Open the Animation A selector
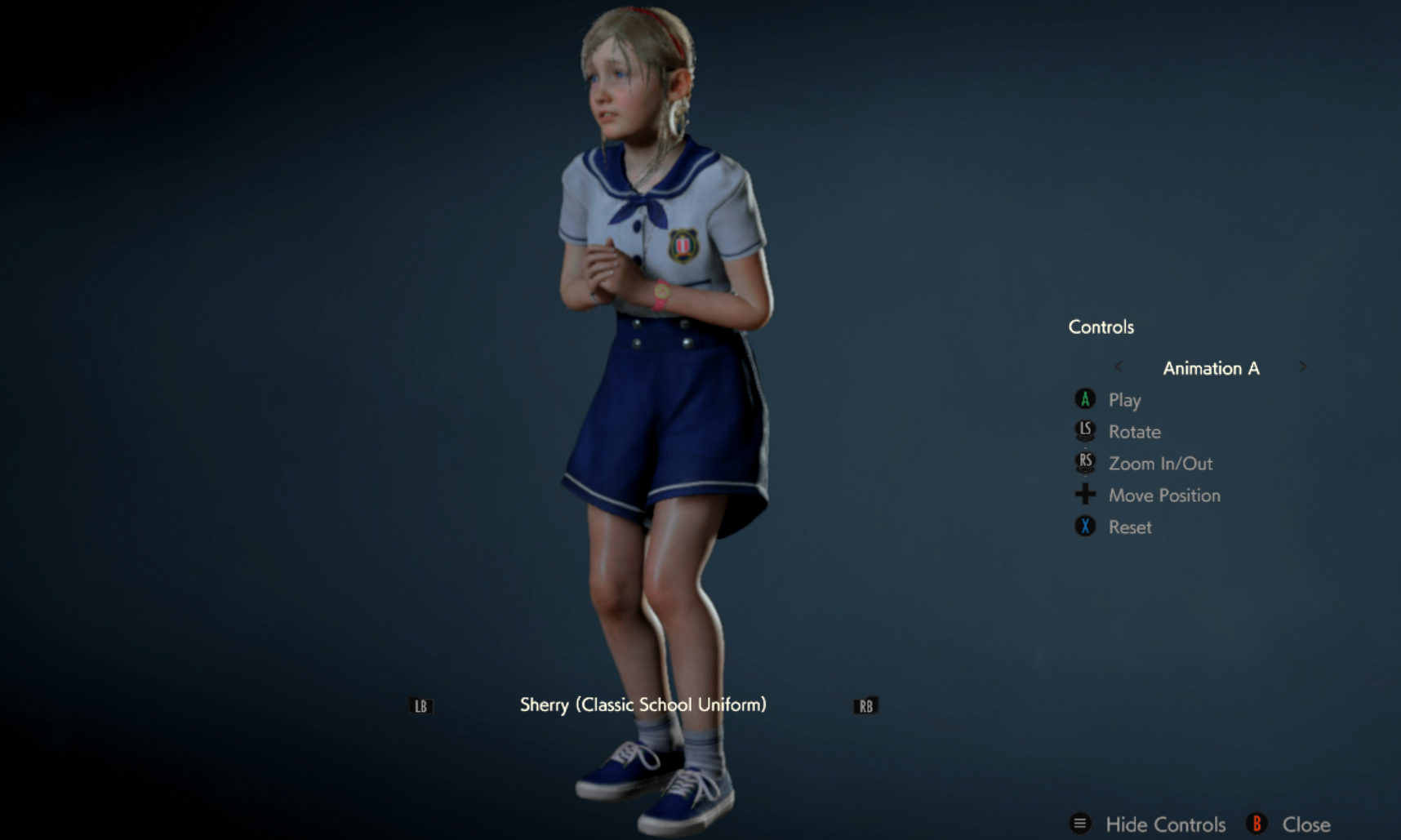This screenshot has width=1401, height=840. pyautogui.click(x=1211, y=368)
